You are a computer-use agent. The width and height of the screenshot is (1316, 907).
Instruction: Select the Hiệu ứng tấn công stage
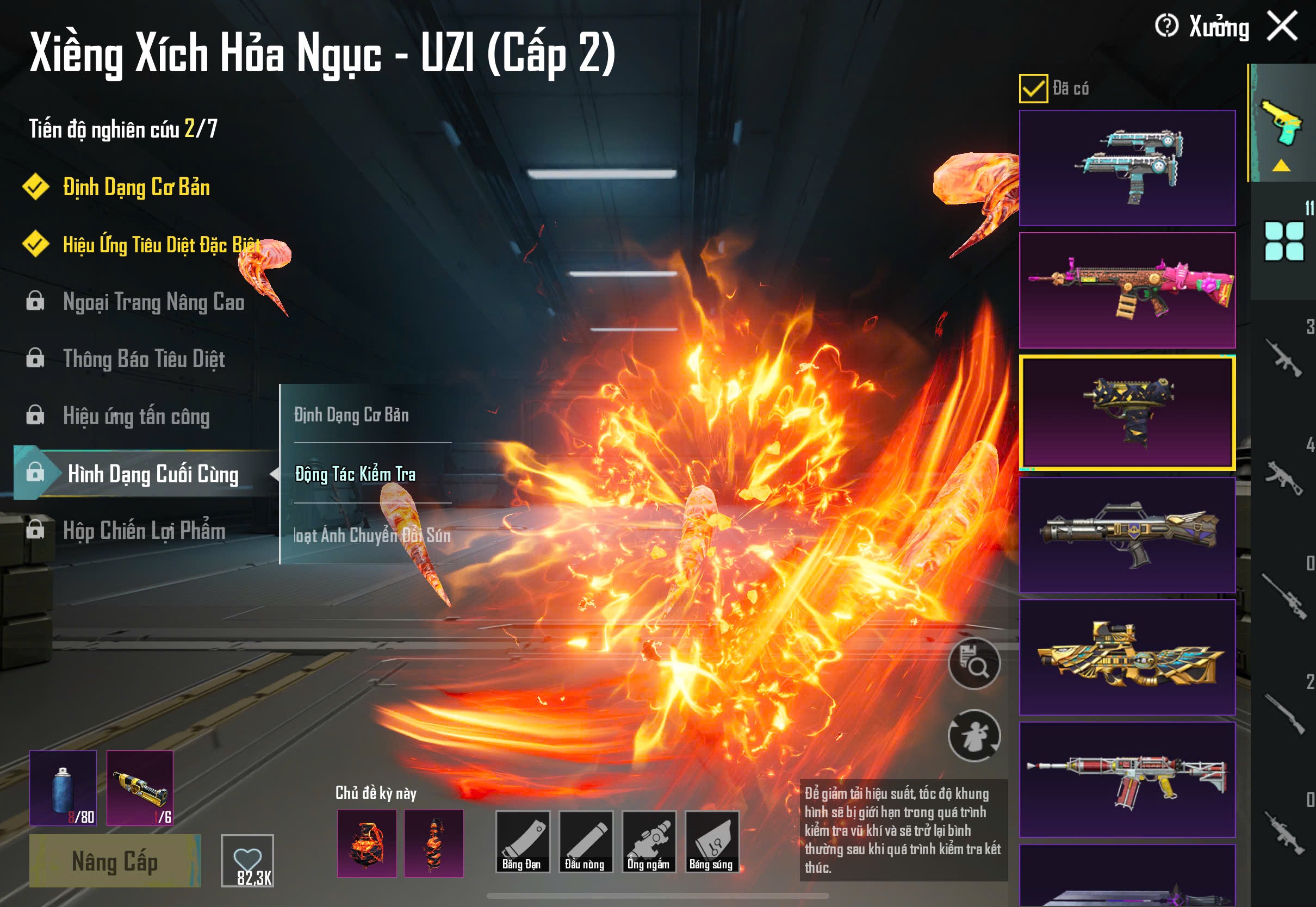(x=136, y=416)
